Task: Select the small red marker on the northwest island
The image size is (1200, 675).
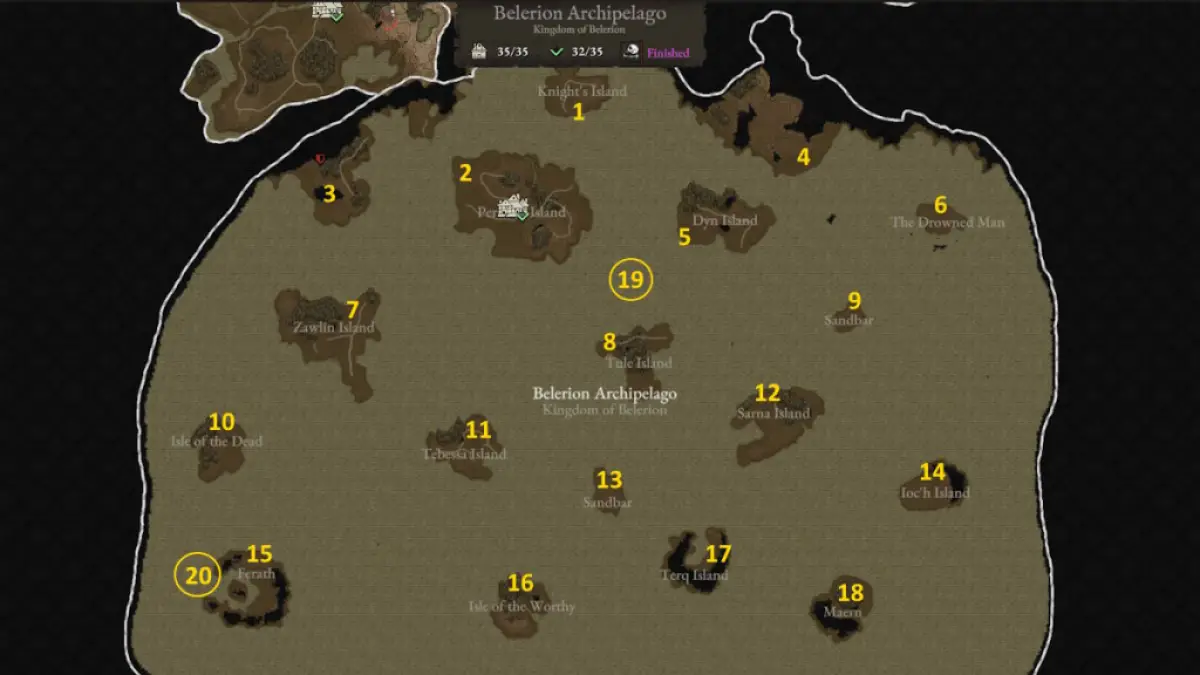Action: coord(320,158)
